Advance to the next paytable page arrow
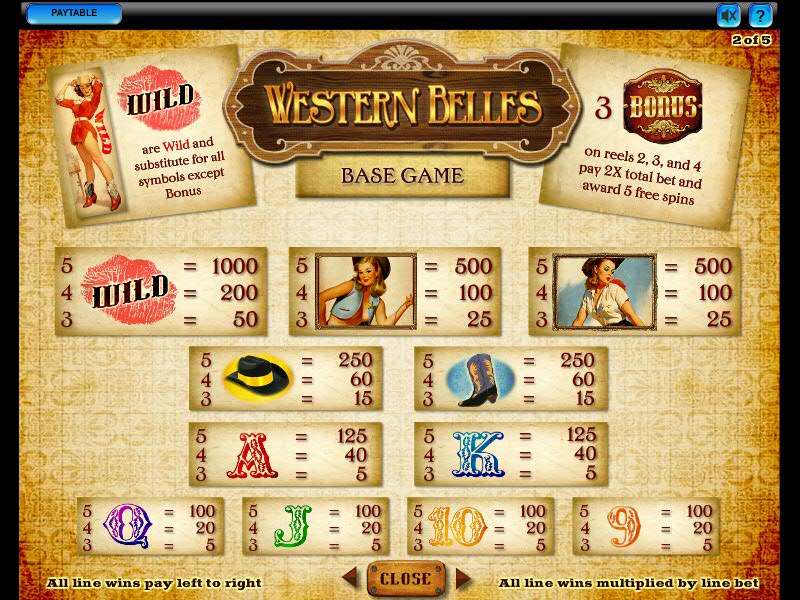 [x=463, y=578]
